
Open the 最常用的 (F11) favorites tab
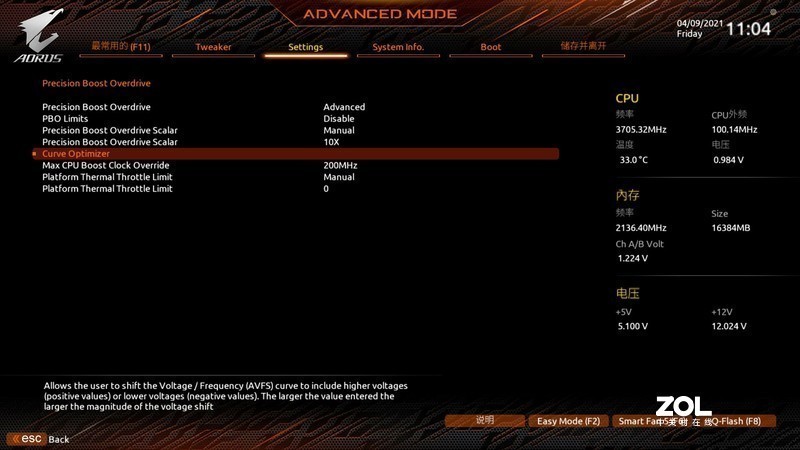click(119, 46)
